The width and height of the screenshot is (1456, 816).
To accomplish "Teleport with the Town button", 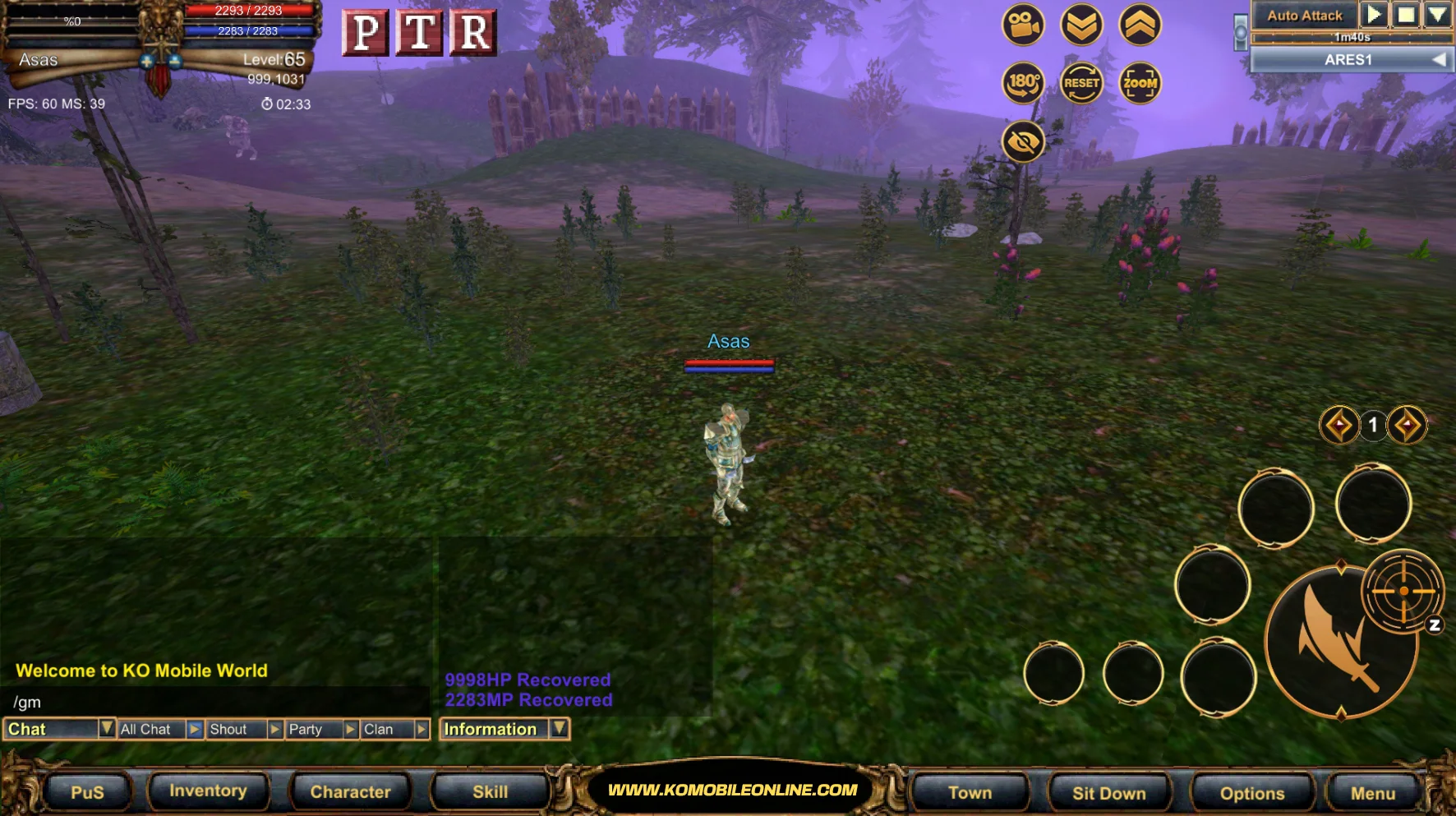I will tap(970, 793).
